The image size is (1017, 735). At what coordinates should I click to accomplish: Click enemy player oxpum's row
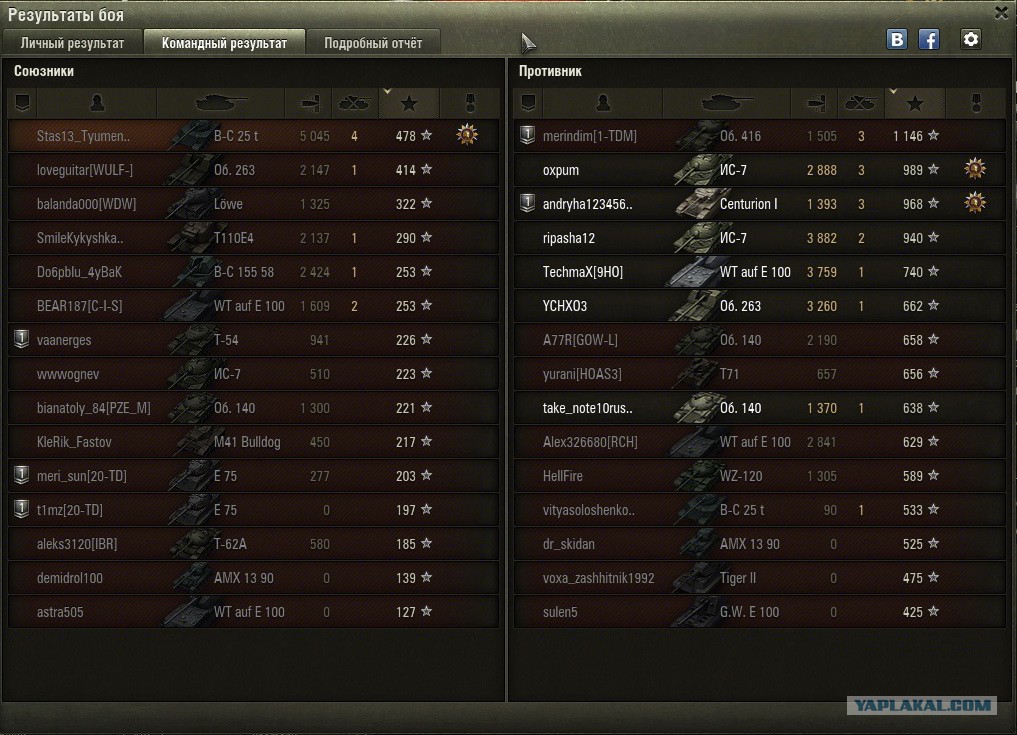759,170
